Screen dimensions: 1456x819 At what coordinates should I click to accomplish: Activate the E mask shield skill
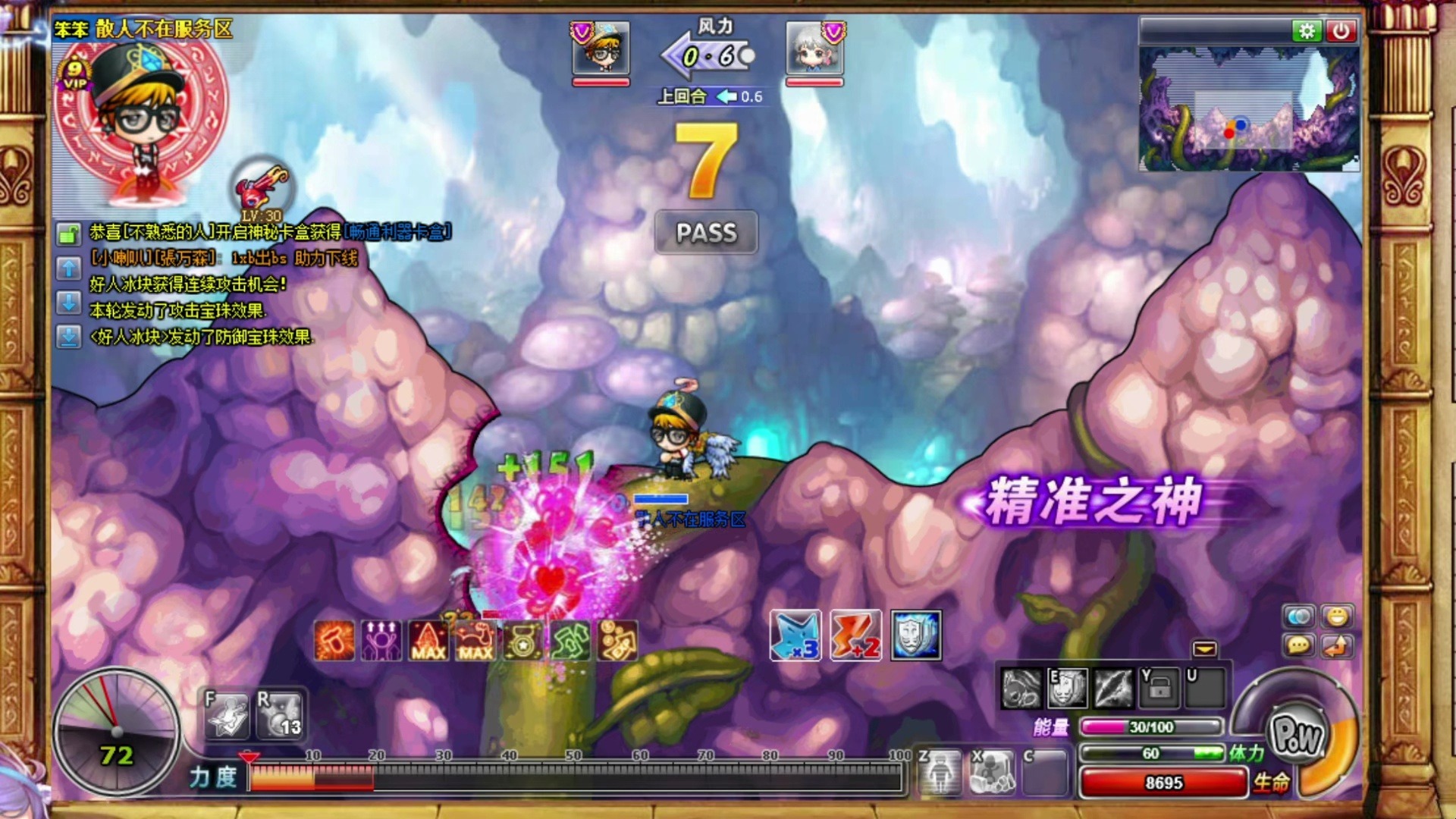tap(1067, 689)
